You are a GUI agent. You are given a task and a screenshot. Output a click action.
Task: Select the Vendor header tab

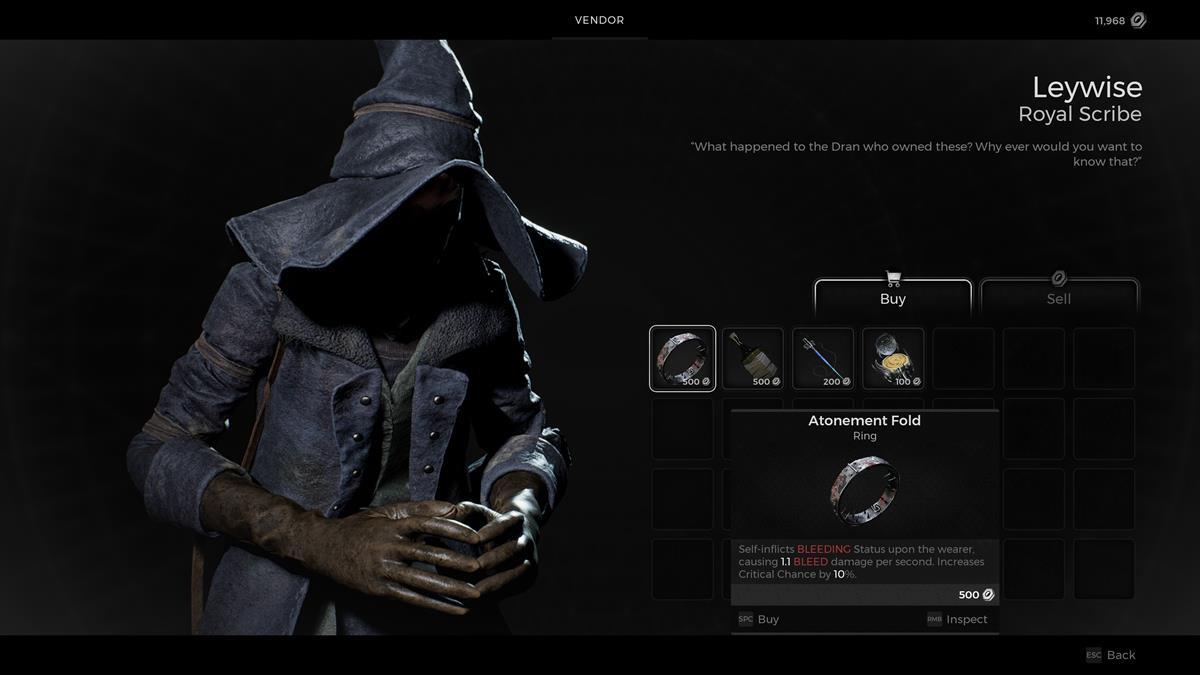click(x=599, y=20)
